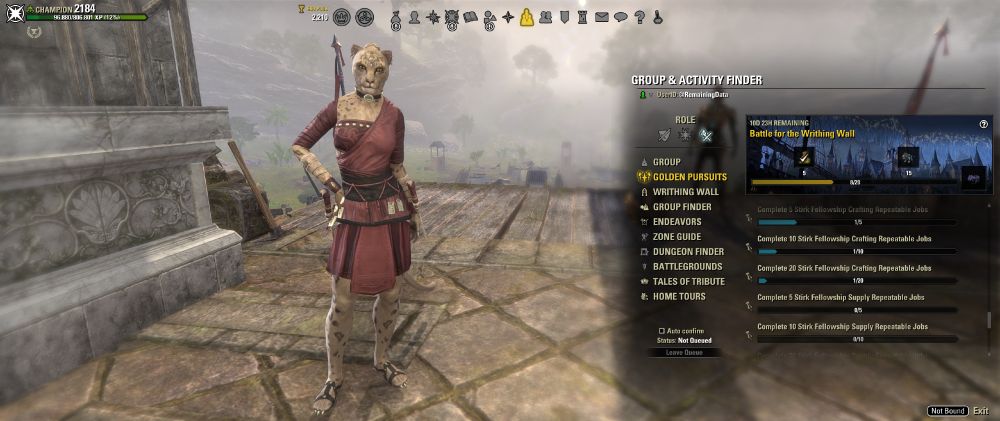
Task: Open Battlegrounds queue section
Action: [687, 267]
